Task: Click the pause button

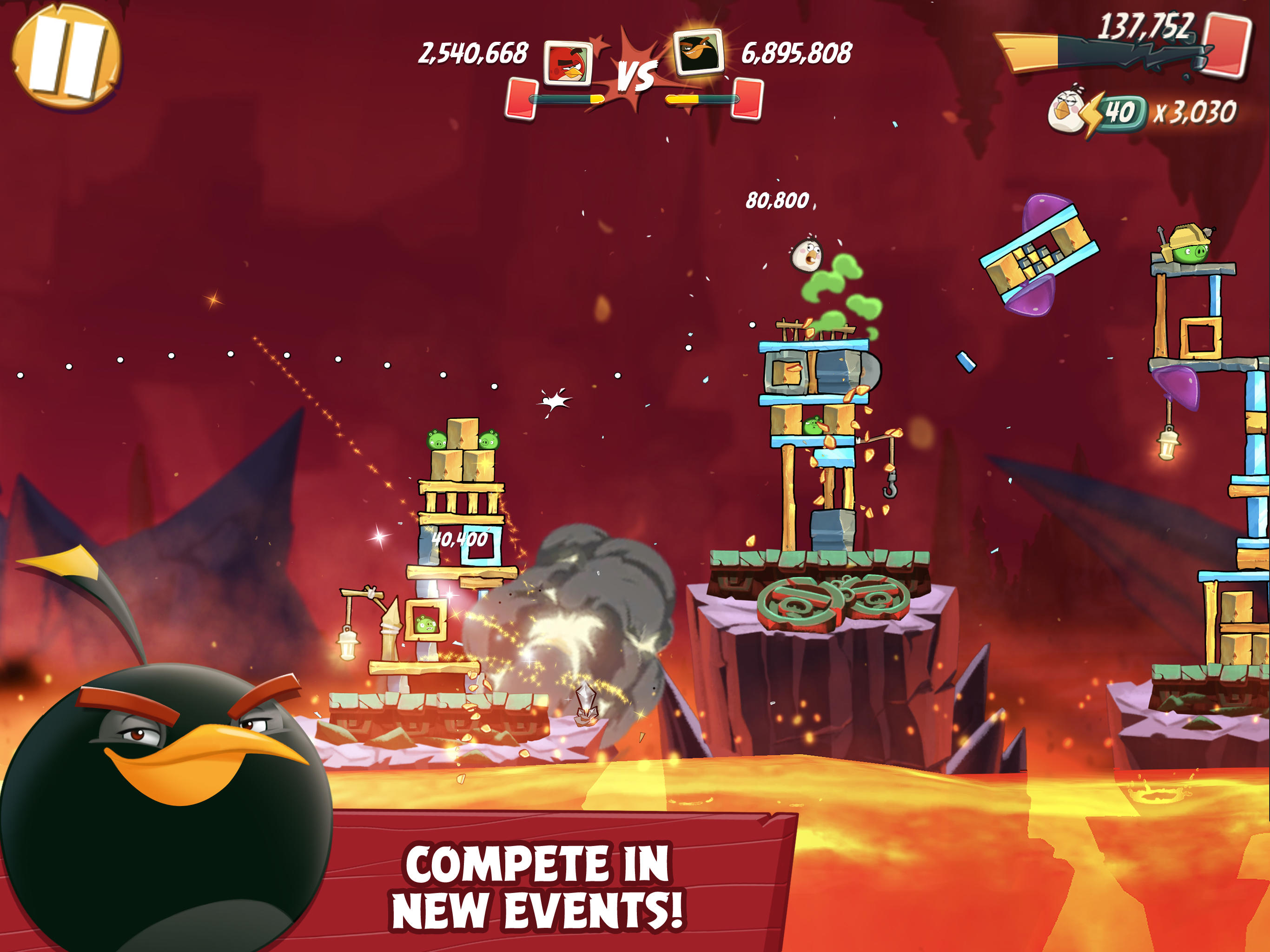Action: 69,60
